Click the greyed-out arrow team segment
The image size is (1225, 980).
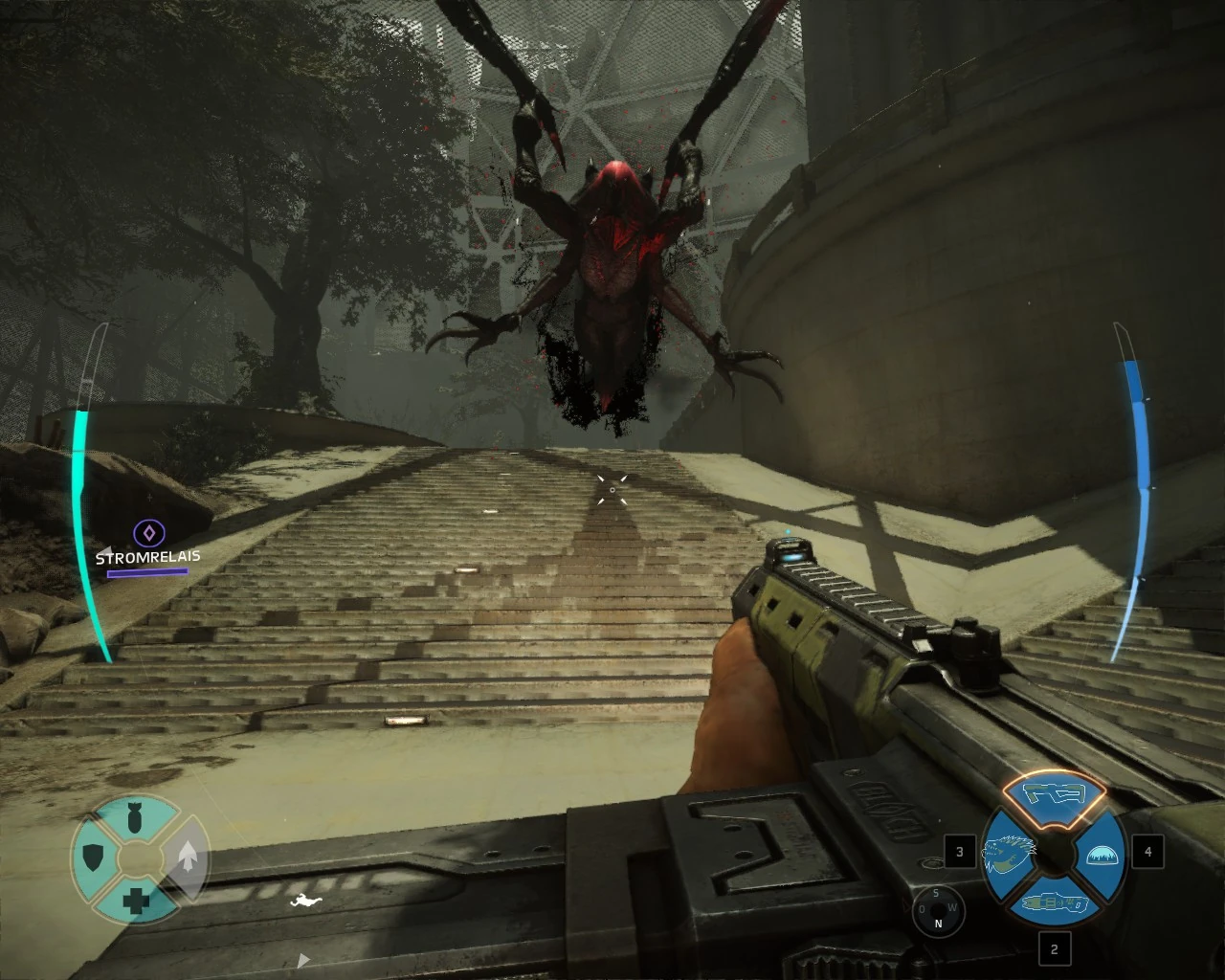pos(187,857)
